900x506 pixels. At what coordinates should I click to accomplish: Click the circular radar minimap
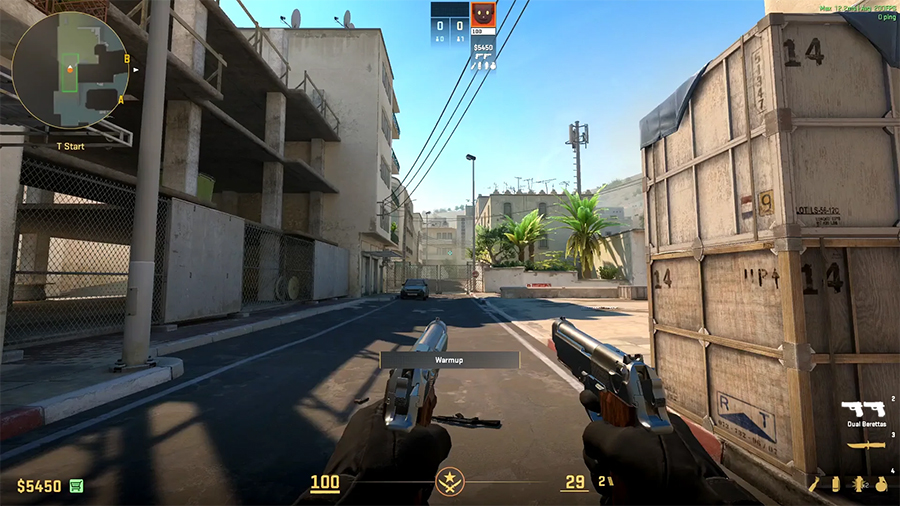(69, 70)
